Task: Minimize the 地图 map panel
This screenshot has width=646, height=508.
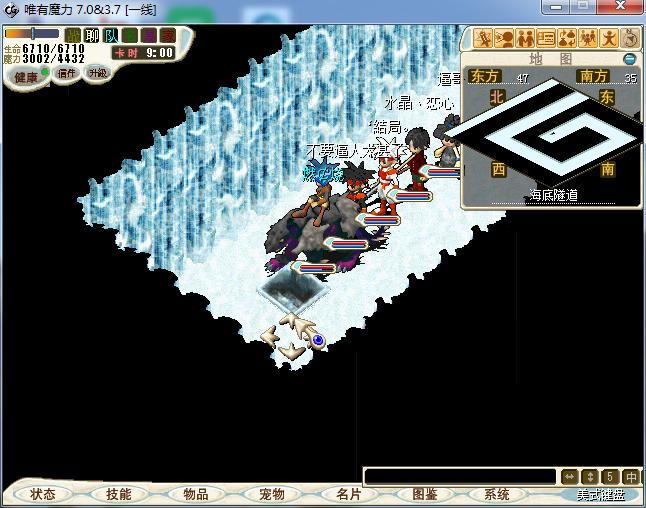Action: click(x=630, y=59)
